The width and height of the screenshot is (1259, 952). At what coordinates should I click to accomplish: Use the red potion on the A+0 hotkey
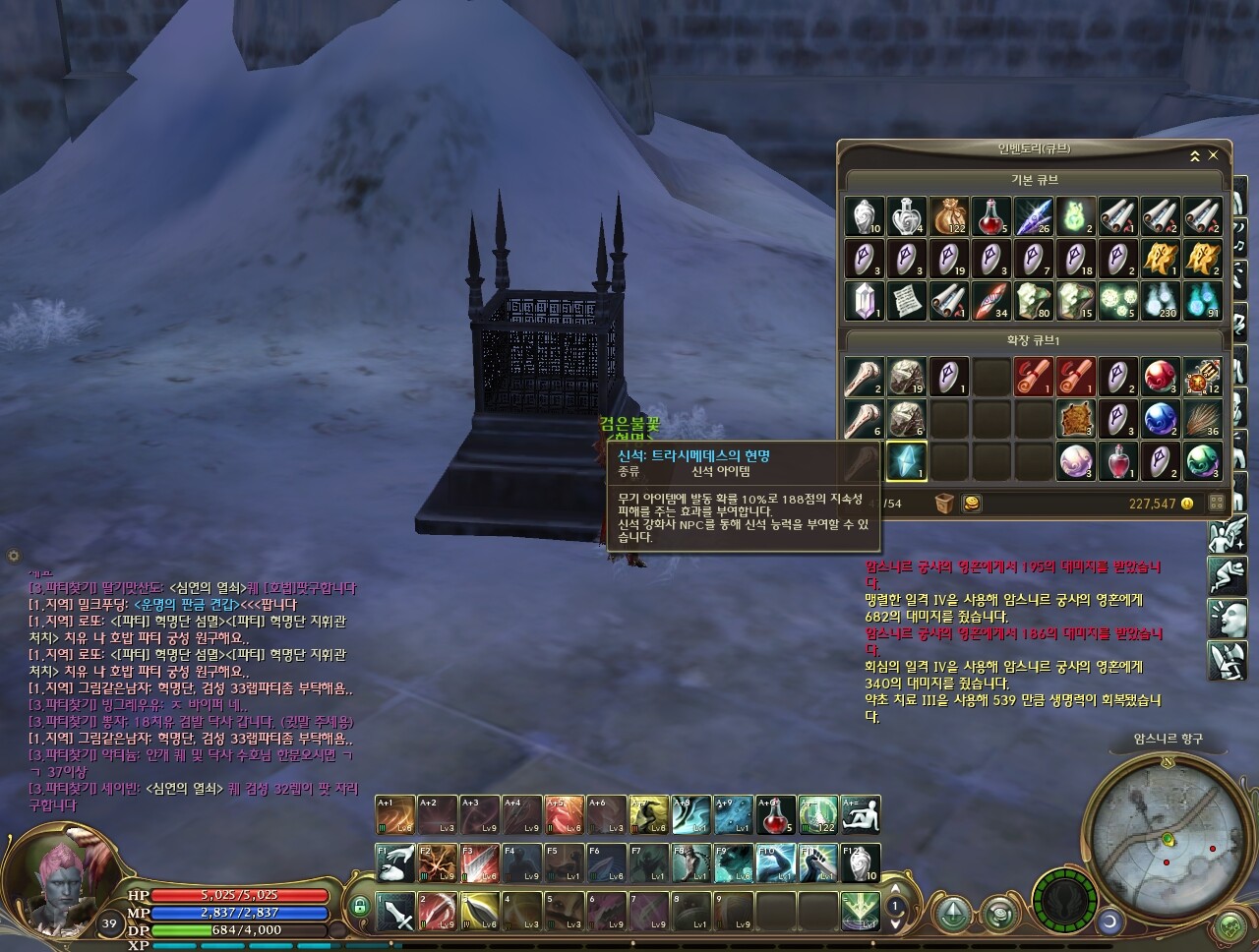coord(776,815)
